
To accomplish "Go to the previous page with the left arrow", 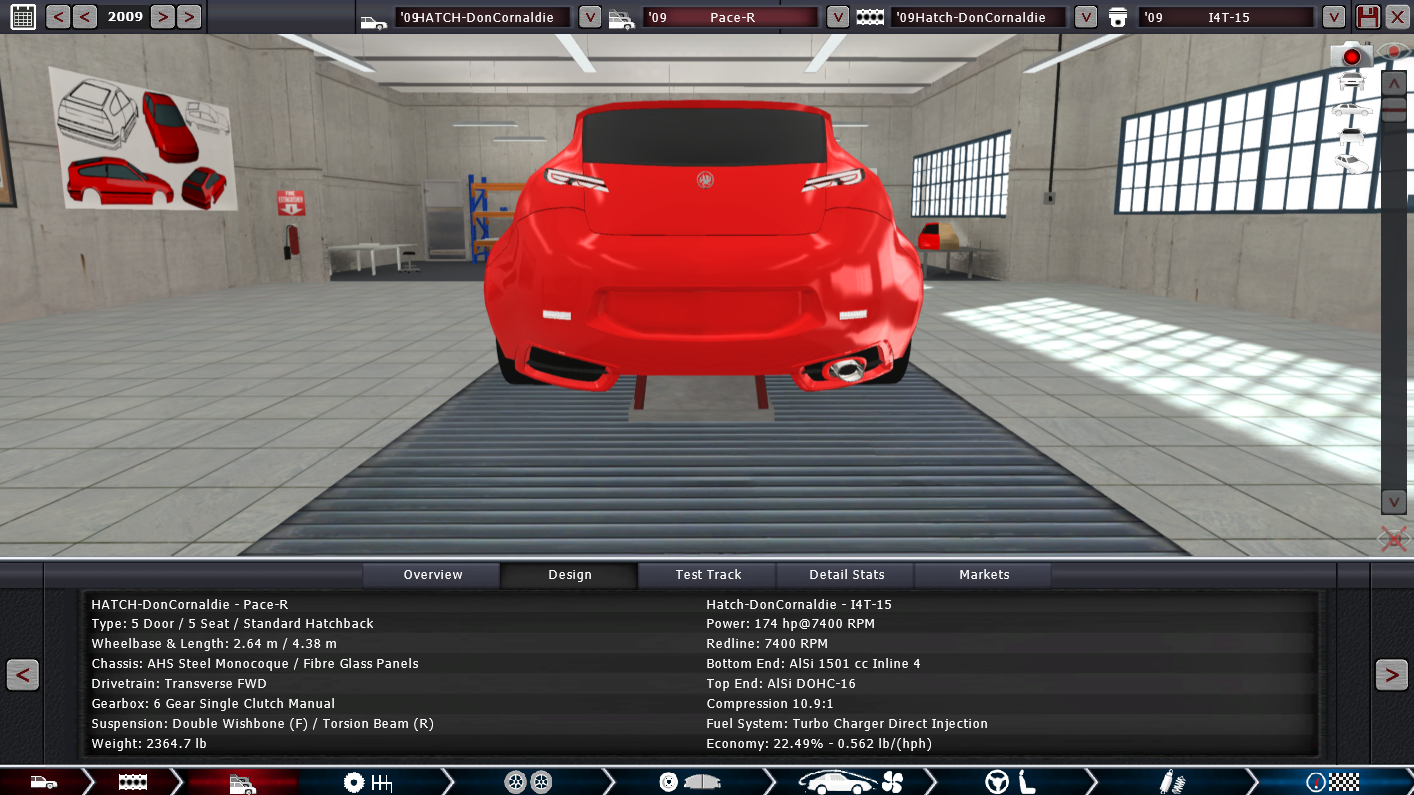I will 22,675.
